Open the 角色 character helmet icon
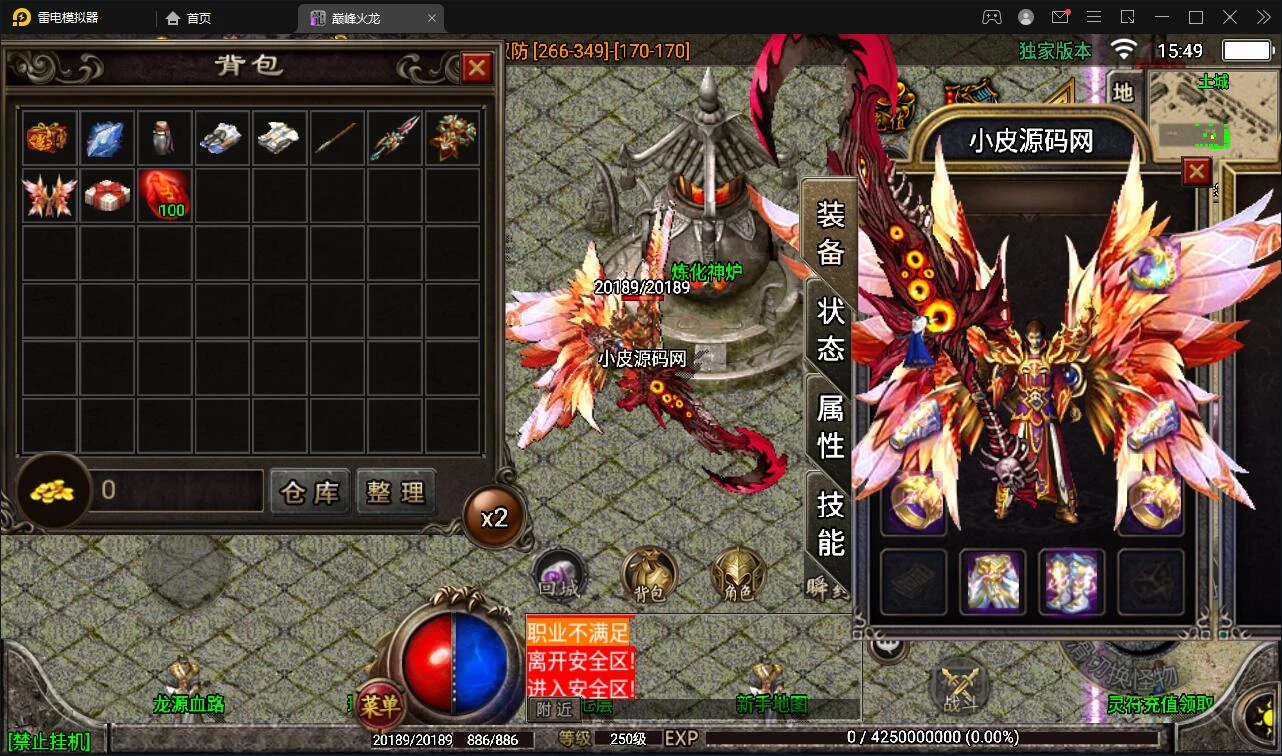1282x756 pixels. click(x=738, y=577)
